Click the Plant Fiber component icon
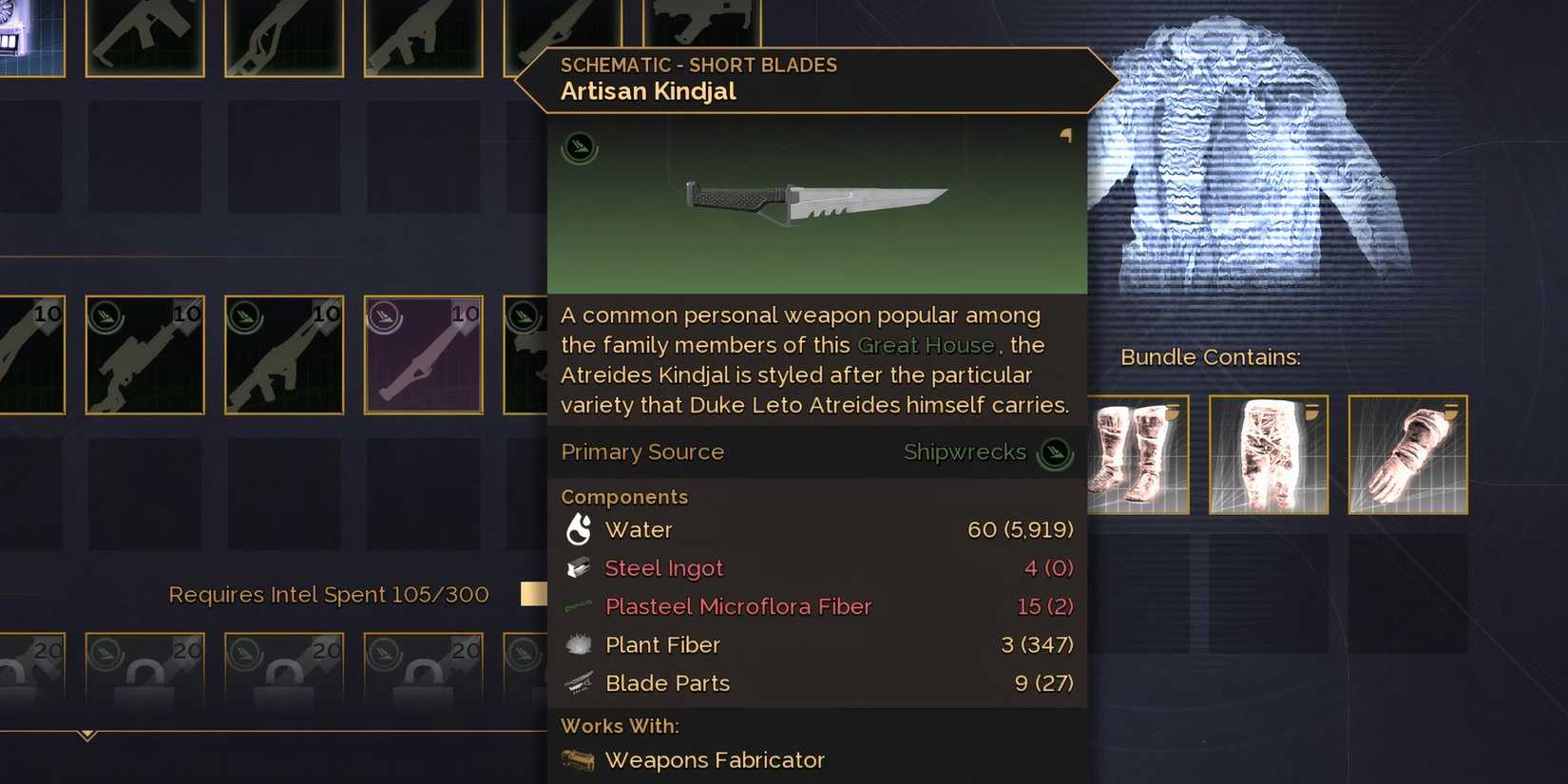Screen dimensions: 1568x784 (582, 644)
